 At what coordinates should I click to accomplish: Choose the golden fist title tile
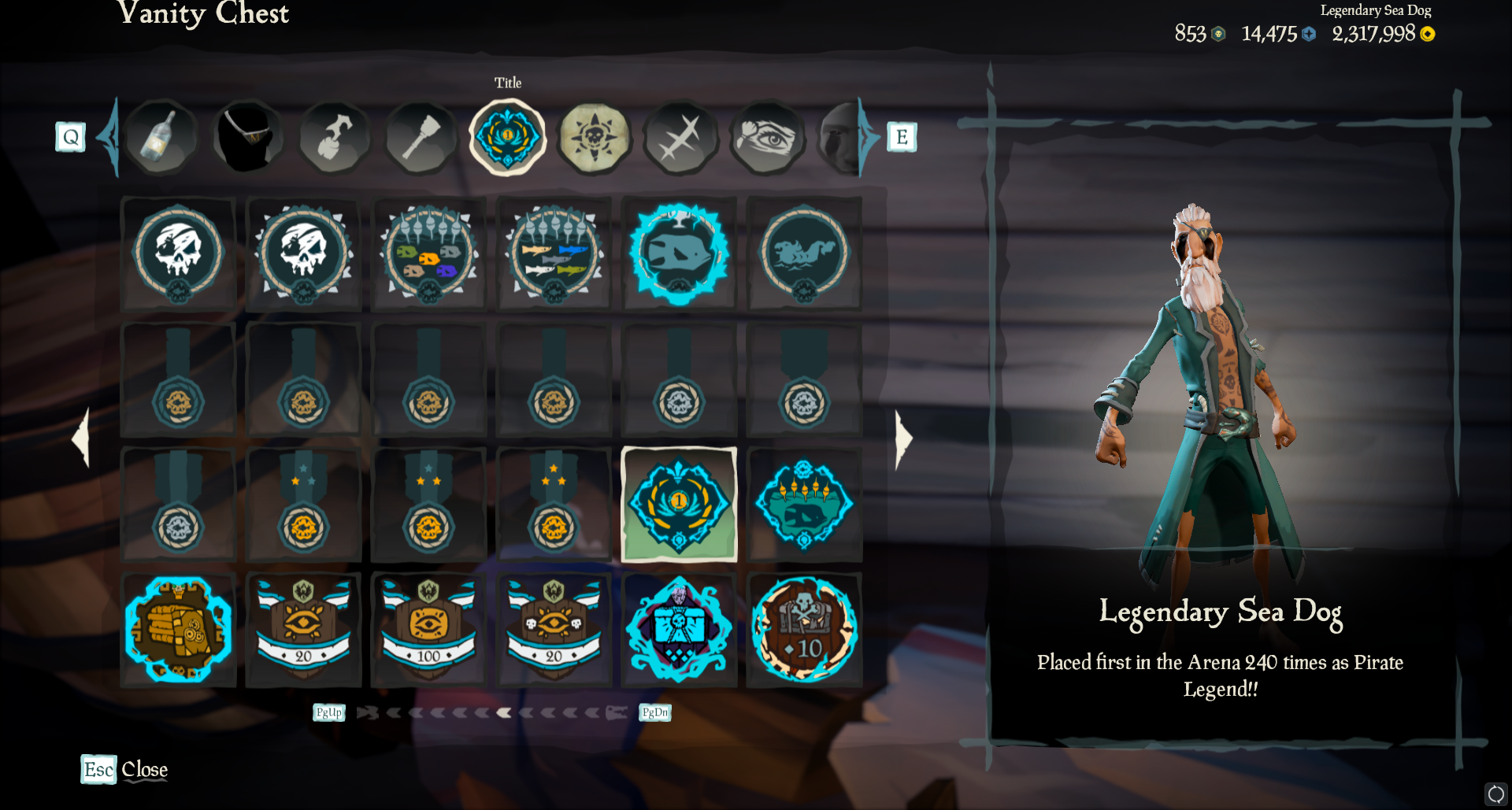click(178, 630)
